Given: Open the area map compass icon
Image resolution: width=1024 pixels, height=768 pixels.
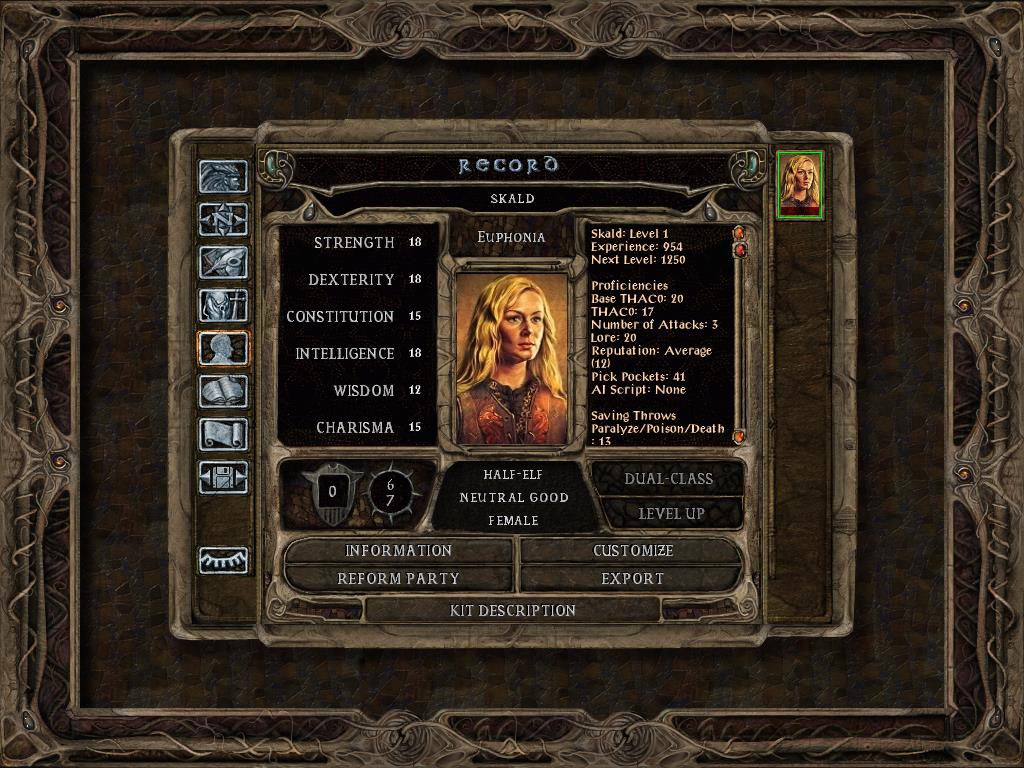Looking at the screenshot, I should [223, 219].
